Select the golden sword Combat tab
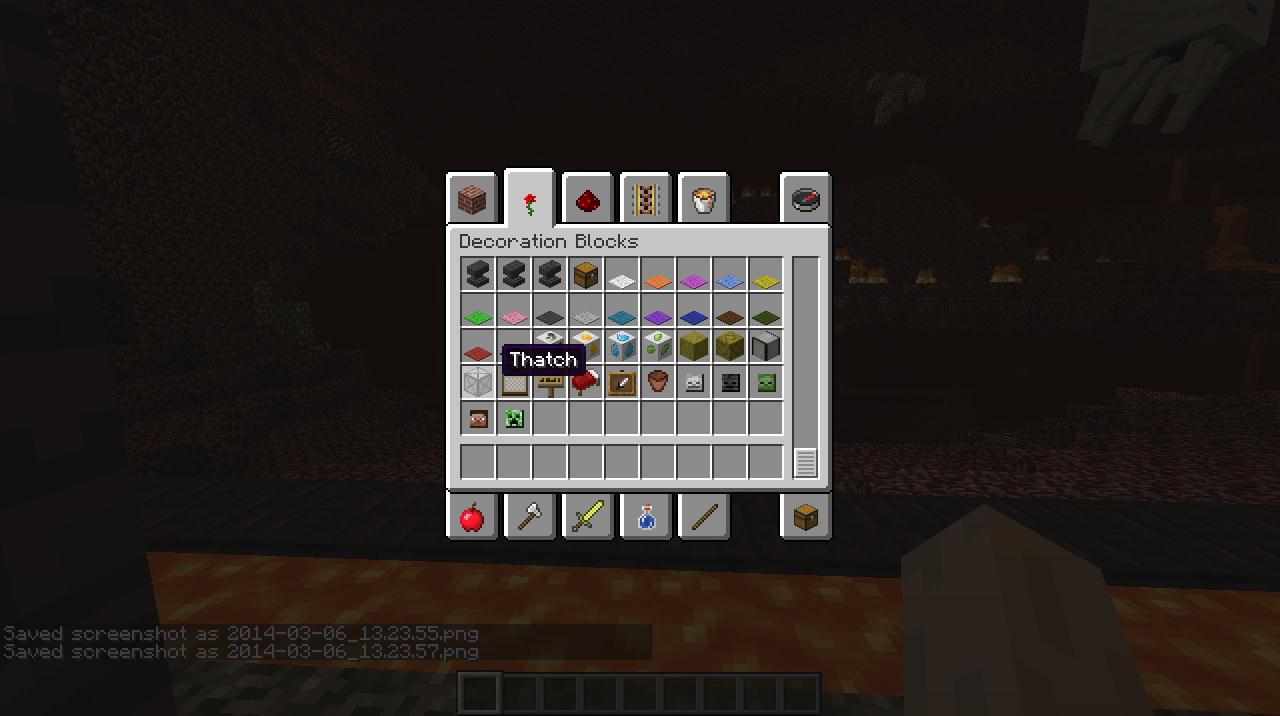 (x=588, y=516)
